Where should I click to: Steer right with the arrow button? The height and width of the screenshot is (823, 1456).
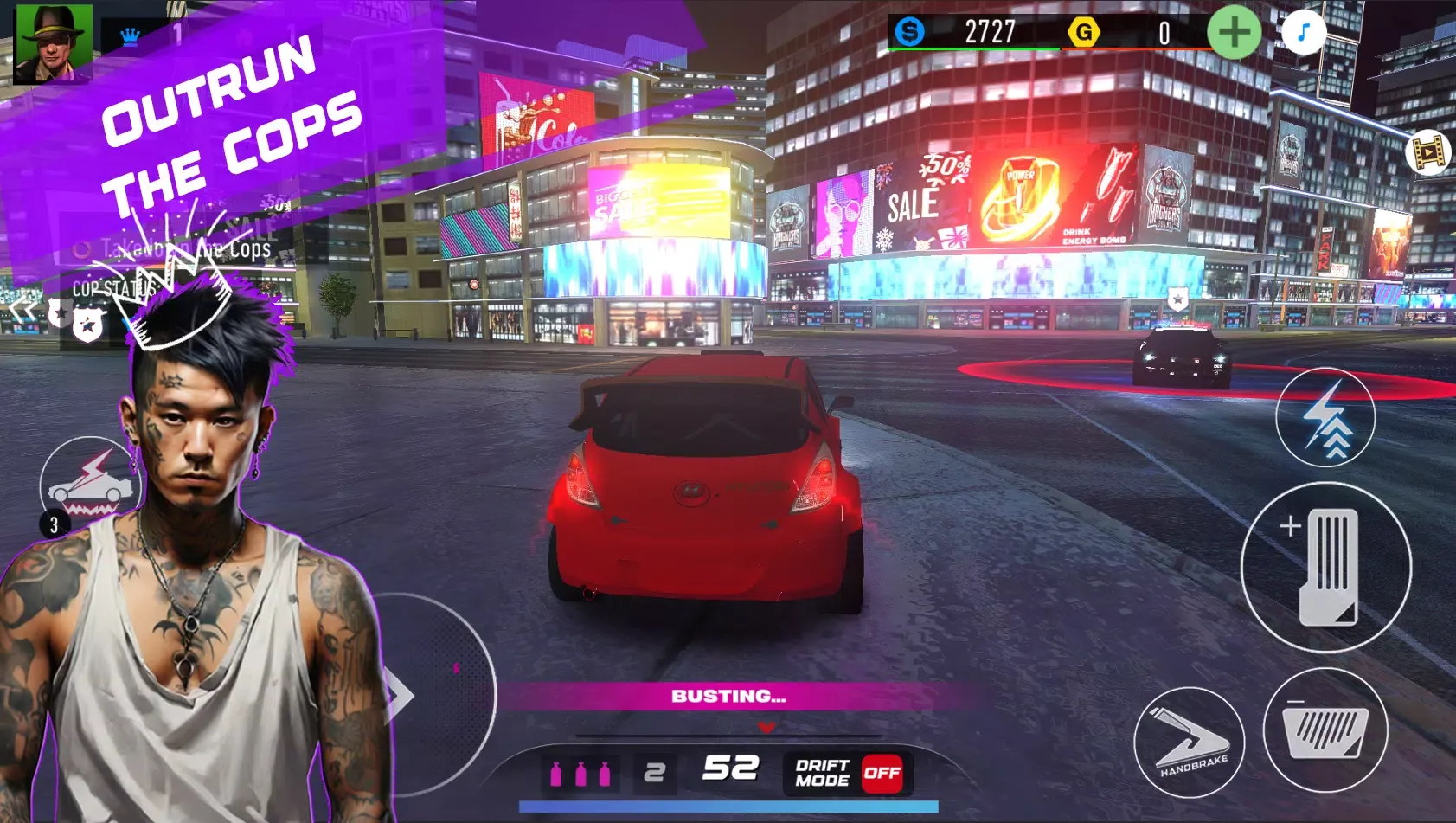click(x=401, y=695)
